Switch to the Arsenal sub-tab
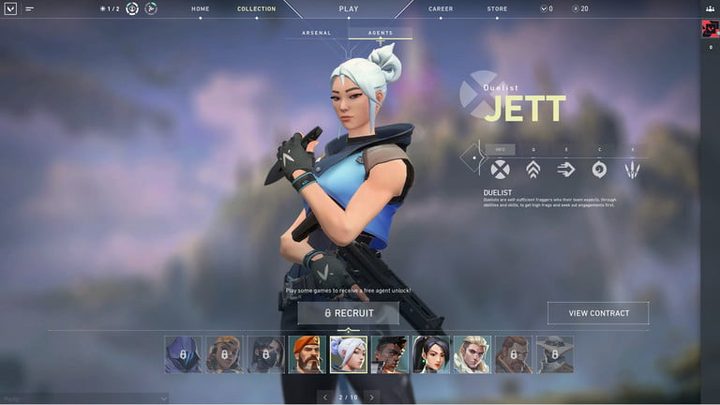The width and height of the screenshot is (720, 405). click(x=316, y=33)
